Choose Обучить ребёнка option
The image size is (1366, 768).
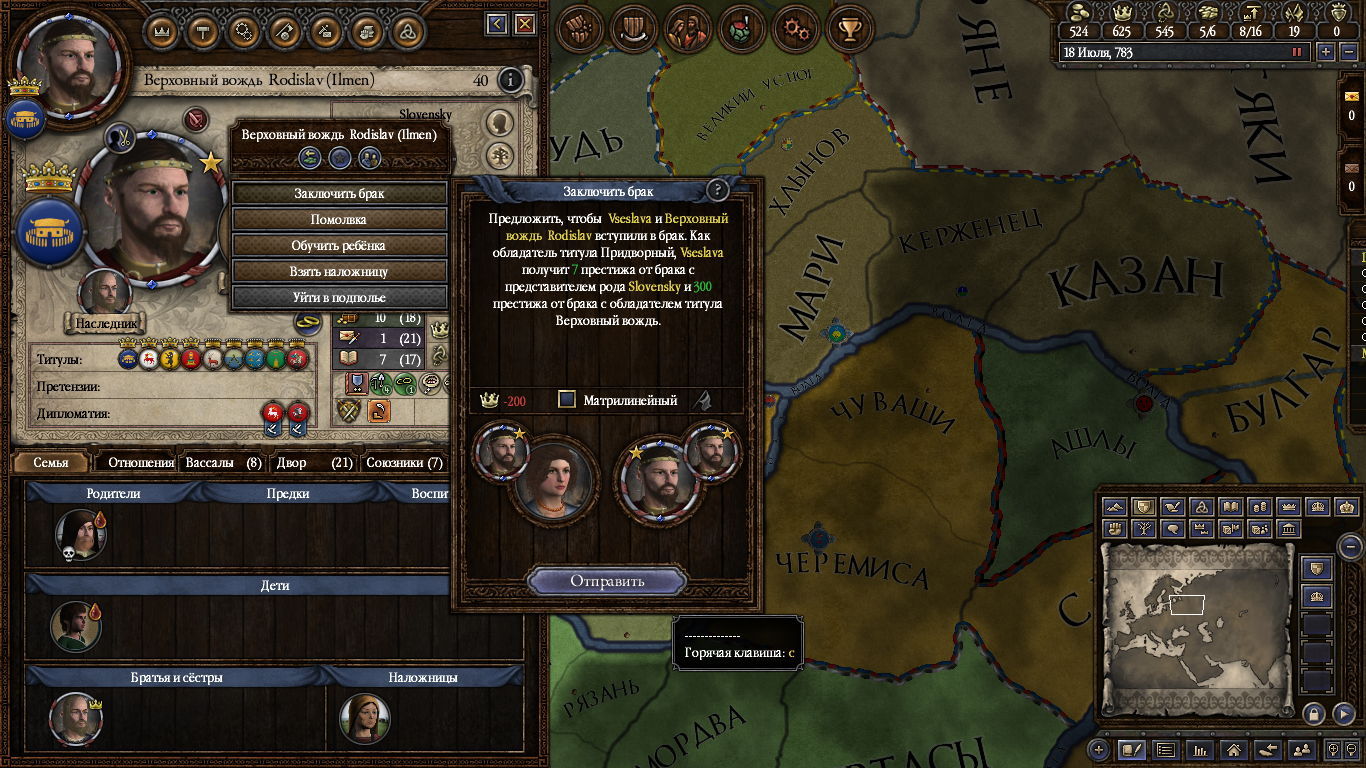[339, 245]
